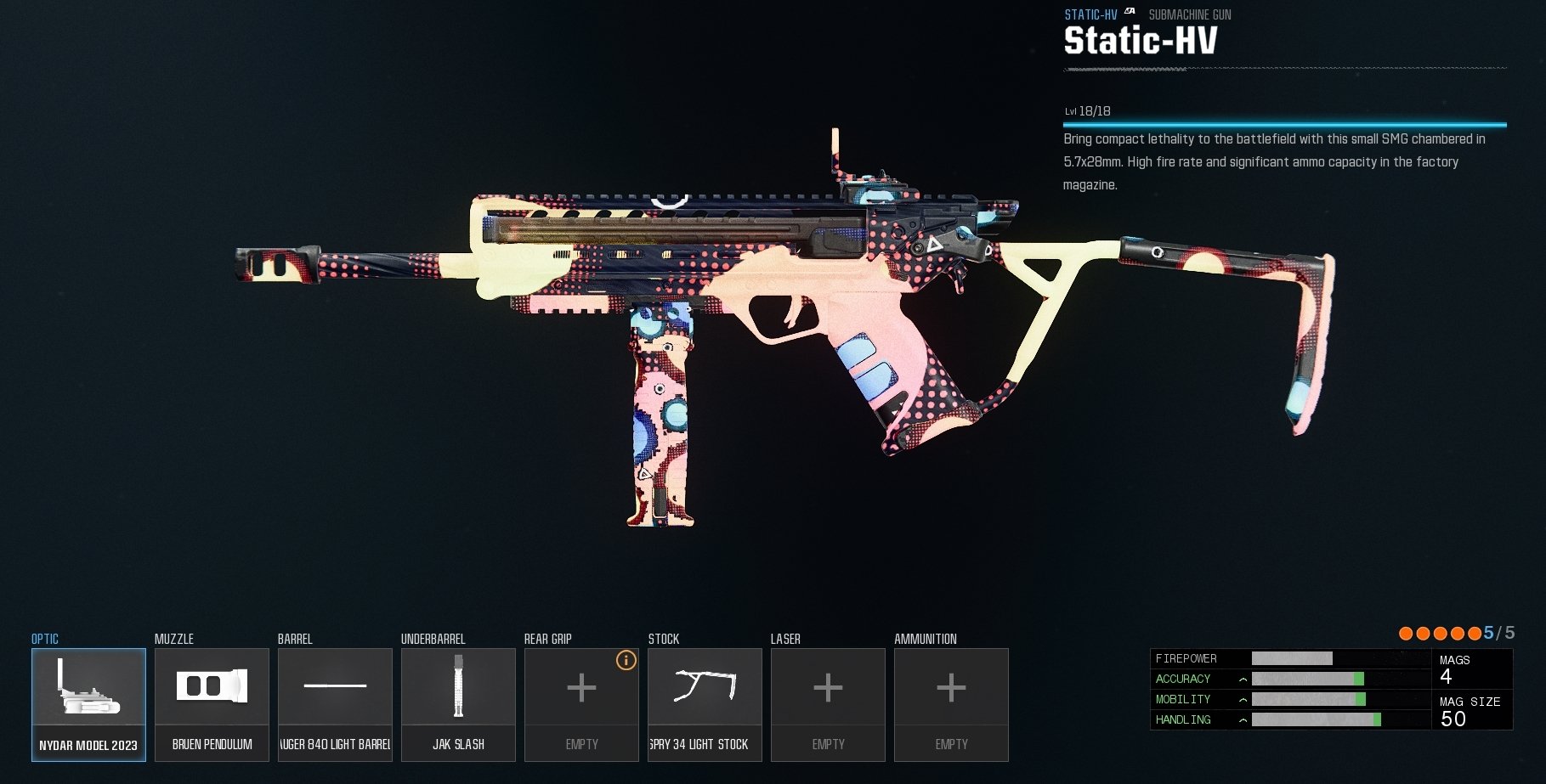Image resolution: width=1546 pixels, height=784 pixels.
Task: Select the Nydar Model 2023 optic icon
Action: [x=88, y=687]
